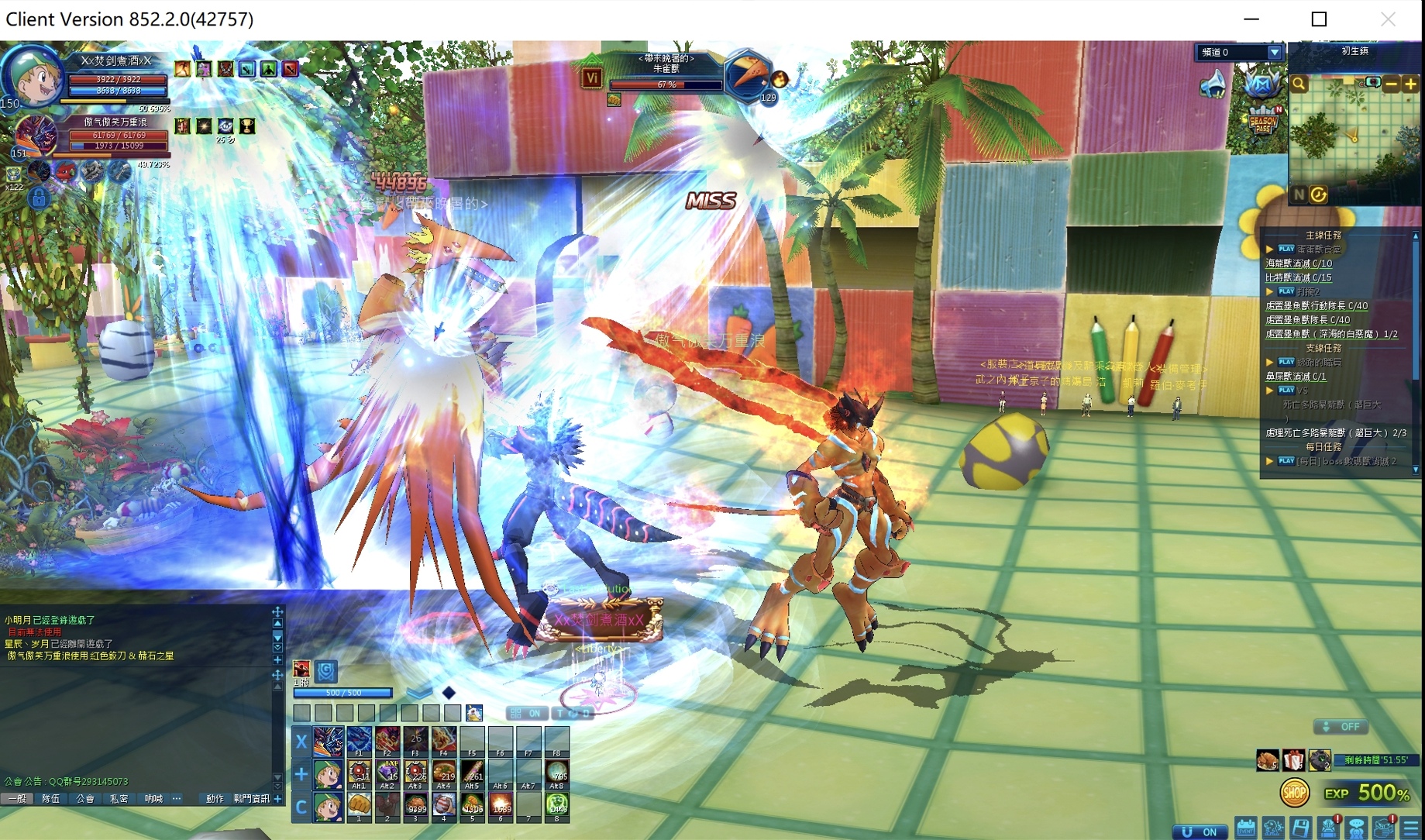Open the 頻道 0 channel dropdown

(x=1274, y=53)
